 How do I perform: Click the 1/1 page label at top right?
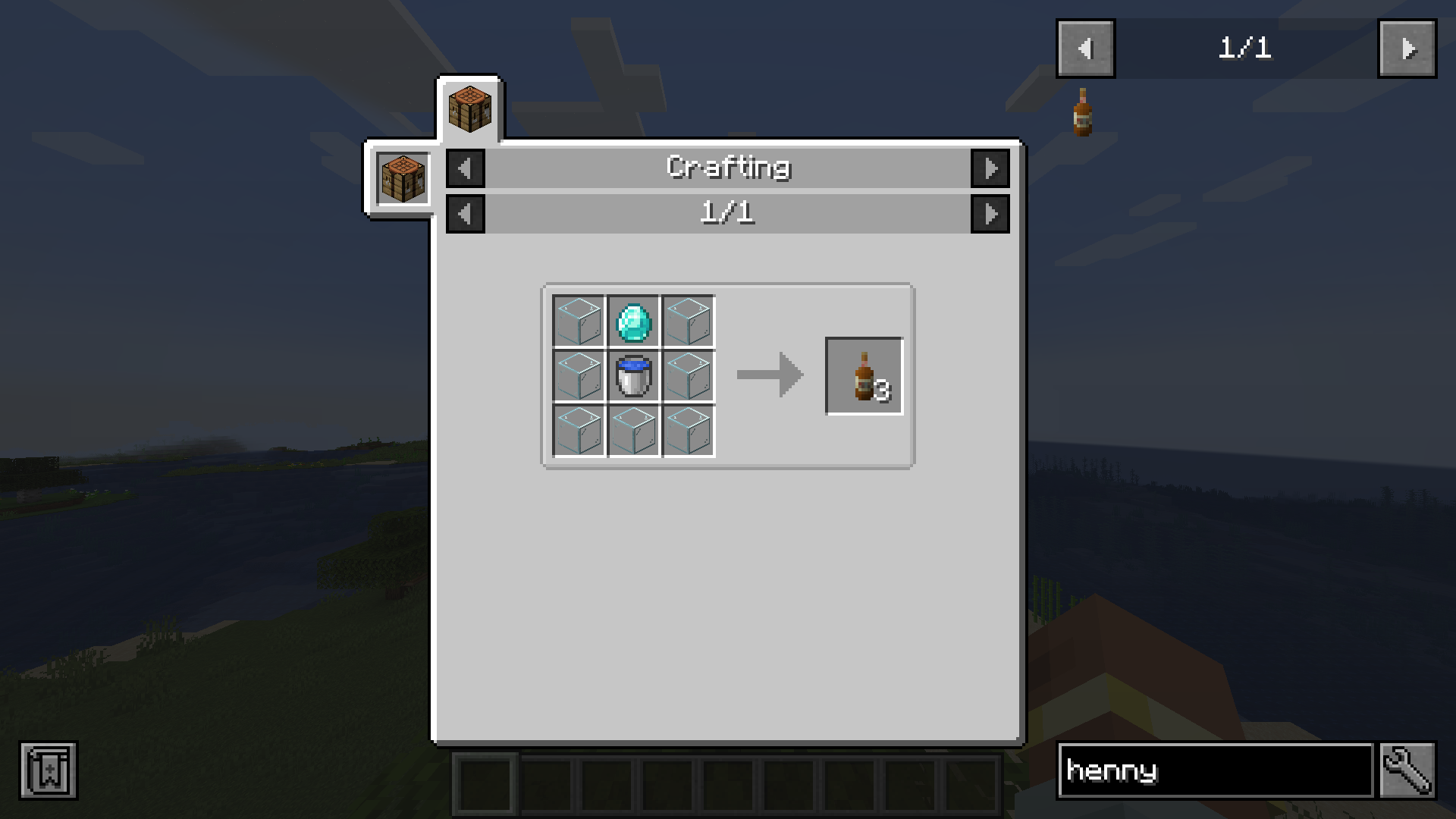1246,49
